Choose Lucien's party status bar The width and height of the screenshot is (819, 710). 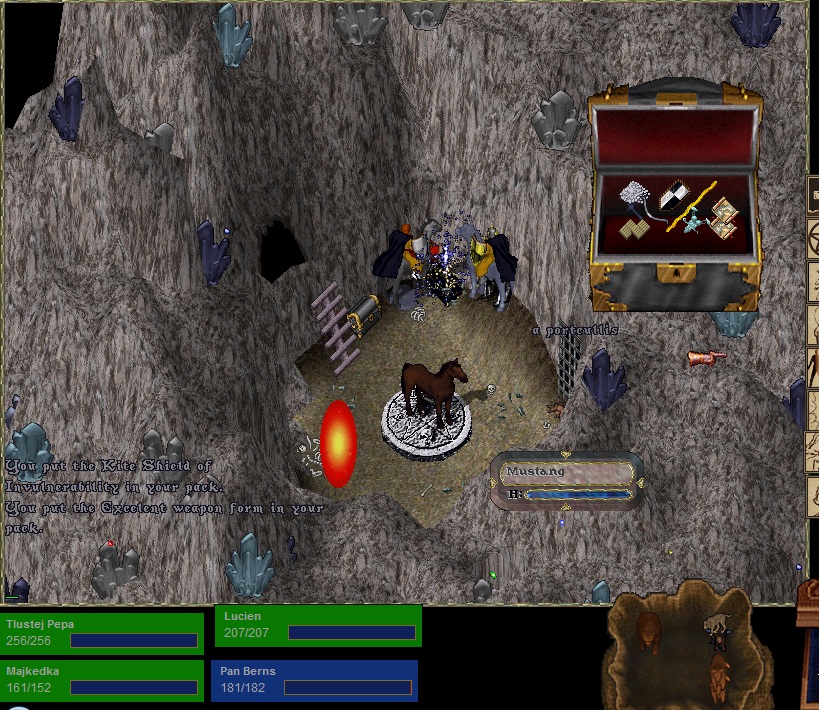click(x=318, y=625)
